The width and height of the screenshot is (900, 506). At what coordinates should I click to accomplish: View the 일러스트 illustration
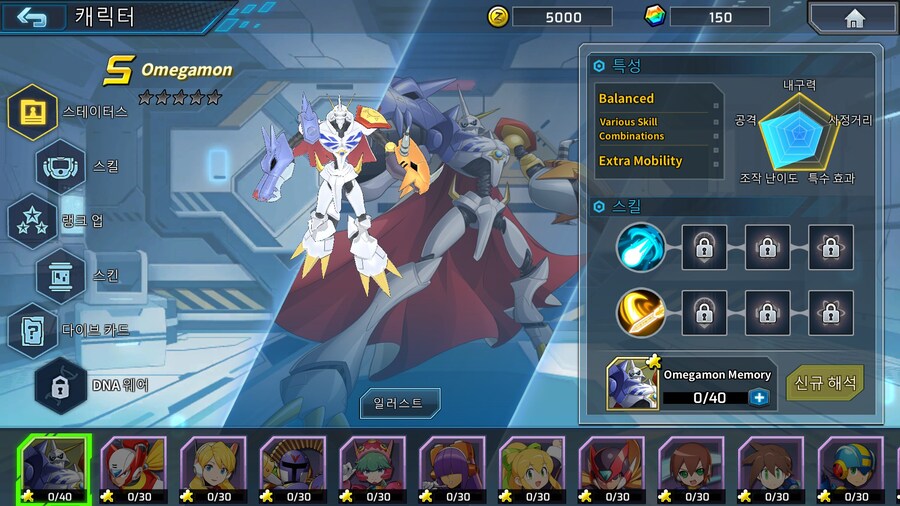400,404
